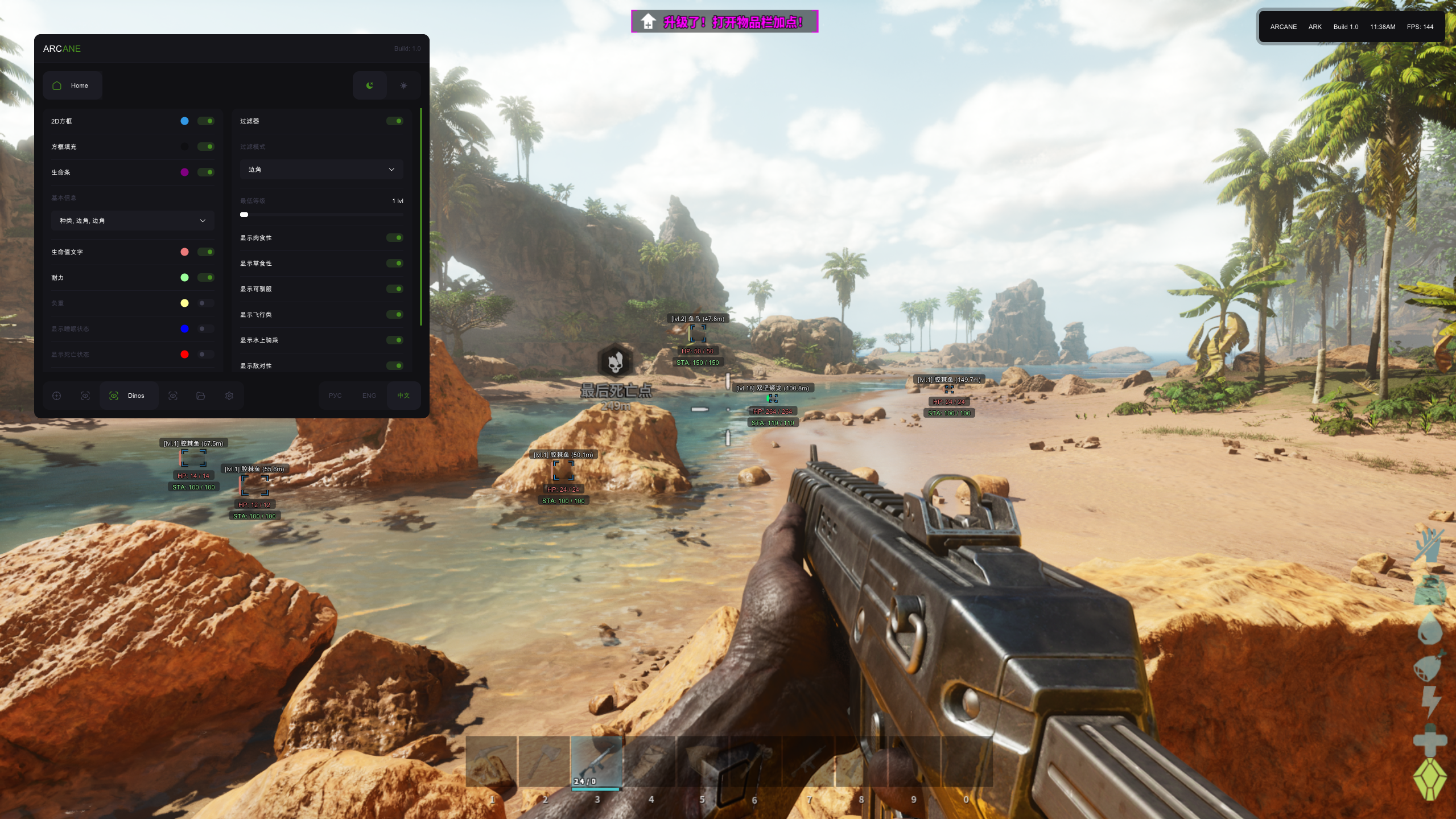Screen dimensions: 1456x819
Task: Change the red 显示死亡状态 color swatch
Action: click(184, 355)
